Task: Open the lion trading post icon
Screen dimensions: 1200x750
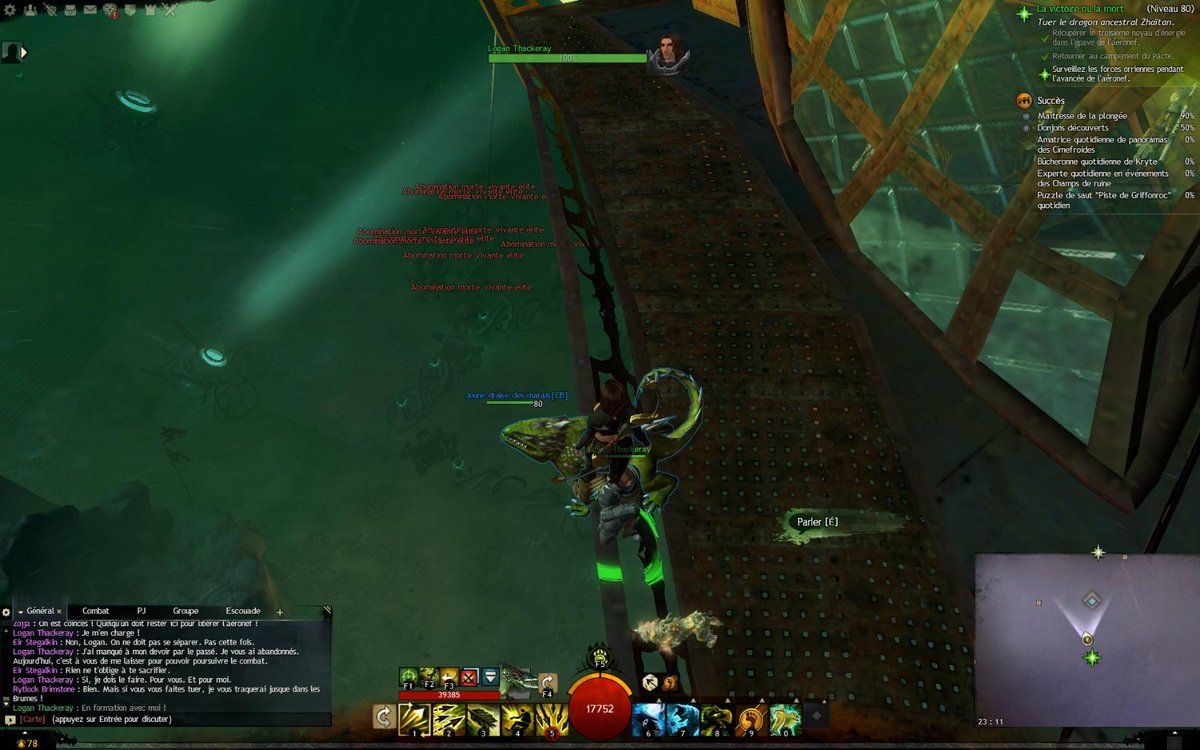Action: pyautogui.click(x=111, y=11)
